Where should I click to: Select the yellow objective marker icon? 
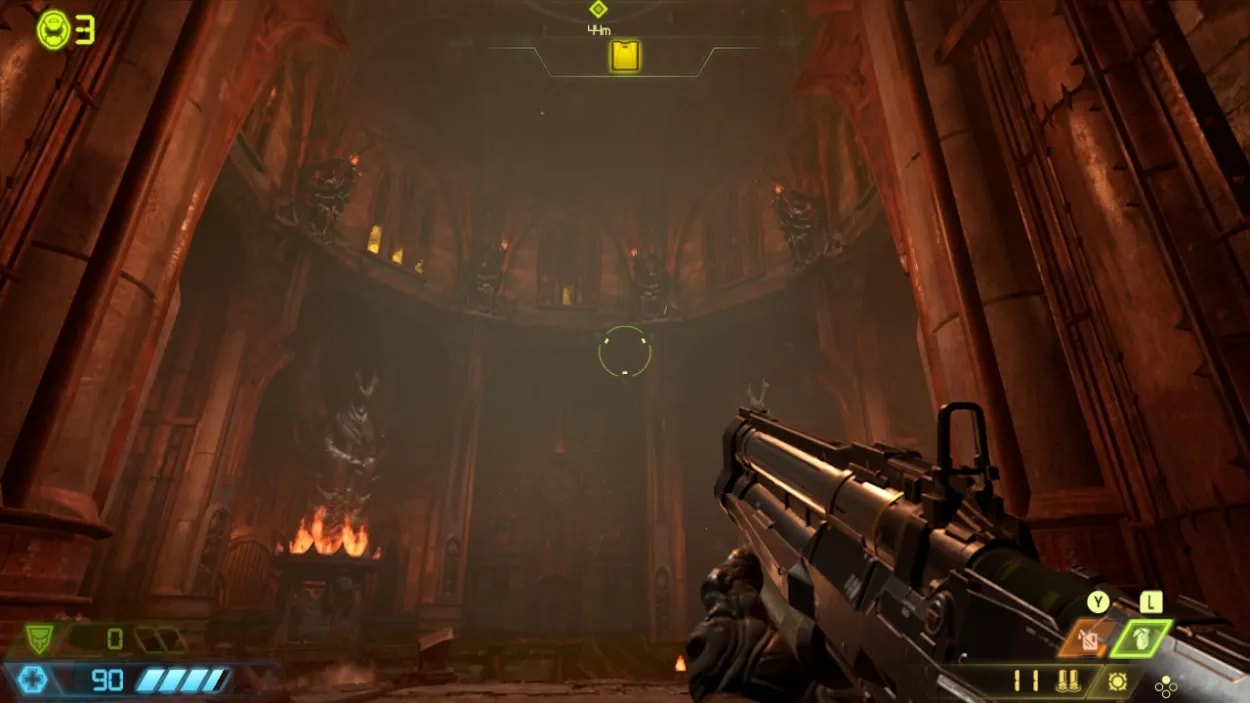click(625, 56)
